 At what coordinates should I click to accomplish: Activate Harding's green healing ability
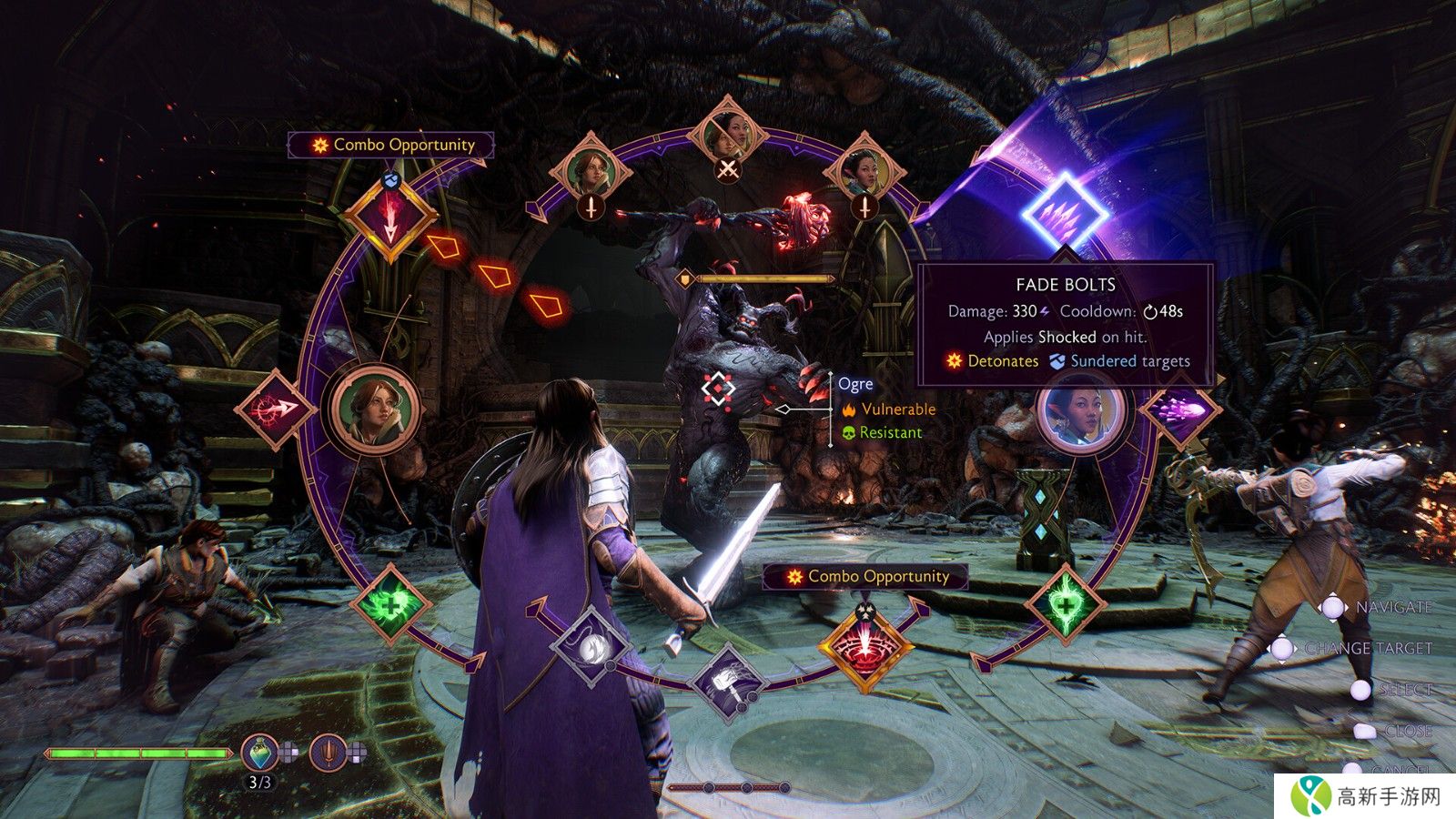click(390, 603)
